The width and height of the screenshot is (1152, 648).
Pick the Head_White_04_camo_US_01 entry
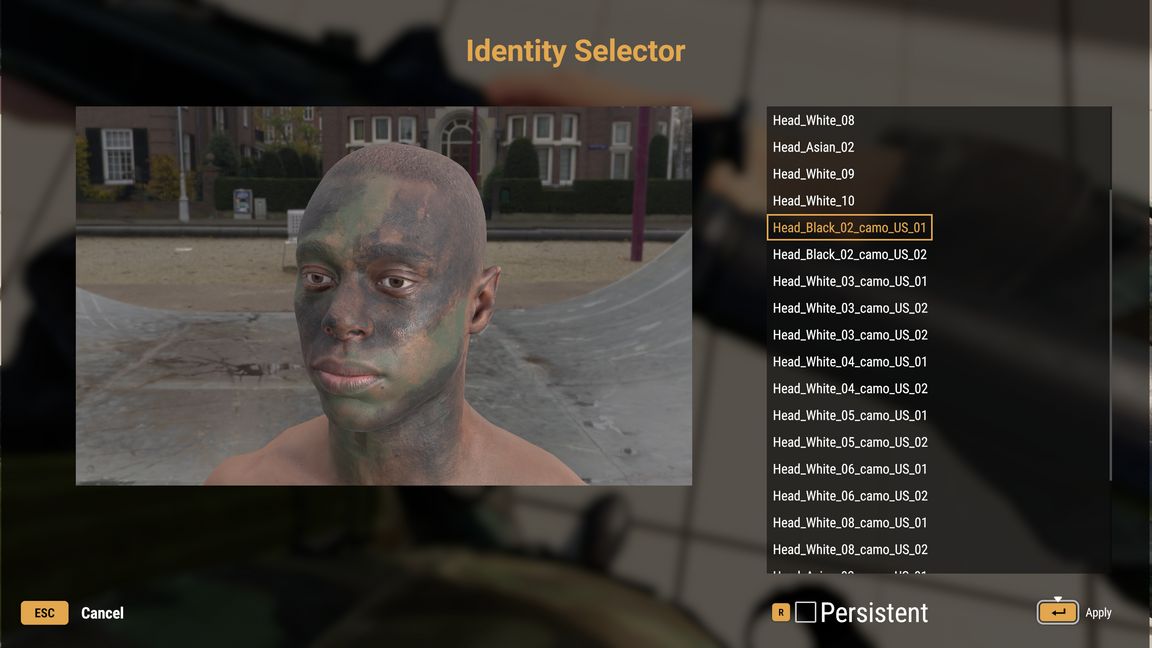(x=849, y=362)
